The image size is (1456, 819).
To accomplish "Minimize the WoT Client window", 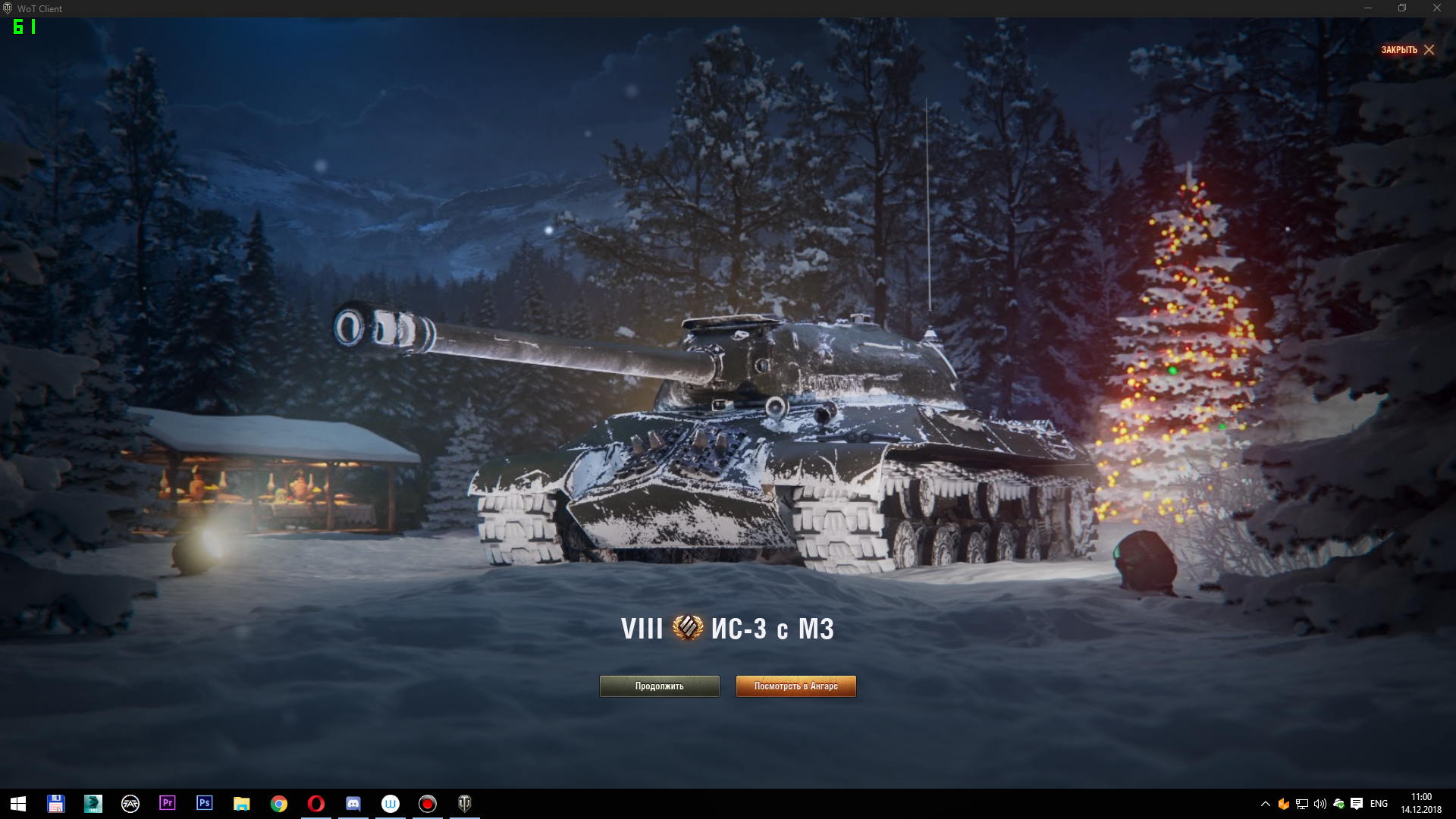I will pyautogui.click(x=1368, y=8).
